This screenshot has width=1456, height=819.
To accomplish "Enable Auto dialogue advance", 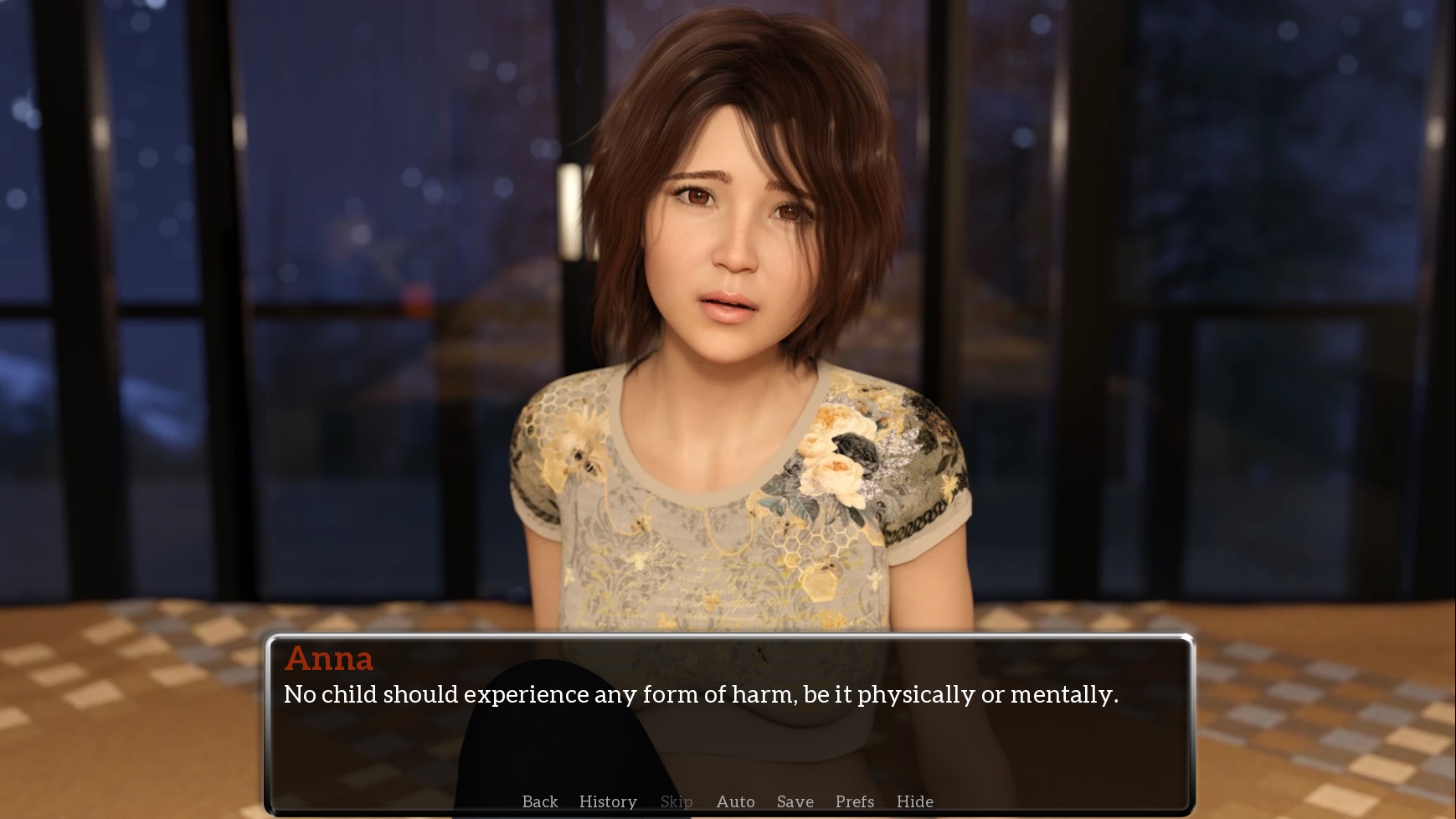I will [735, 801].
